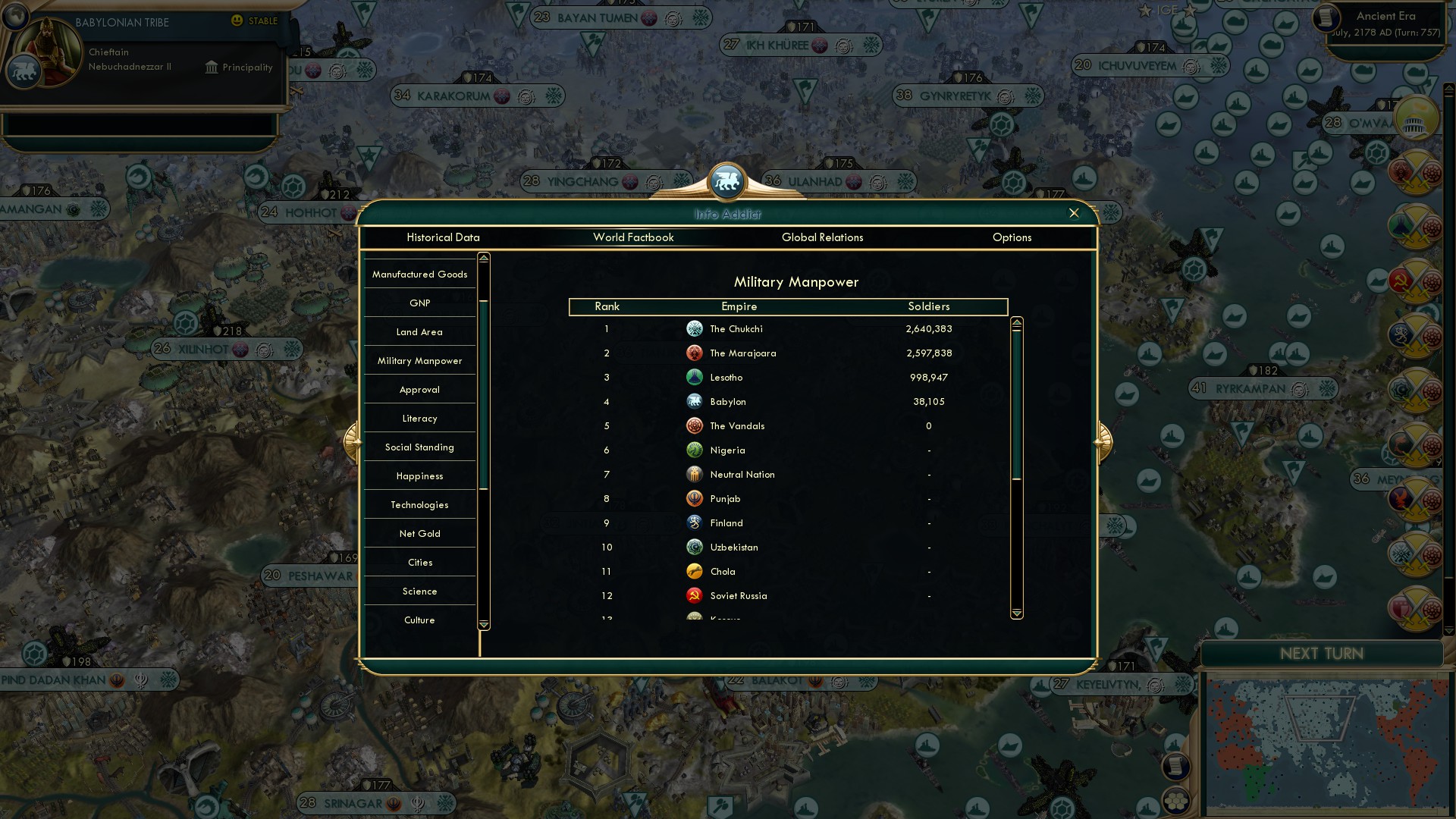Screen dimensions: 1456x819
Task: Click the Info Addict horse emblem above the dialog
Action: click(727, 182)
